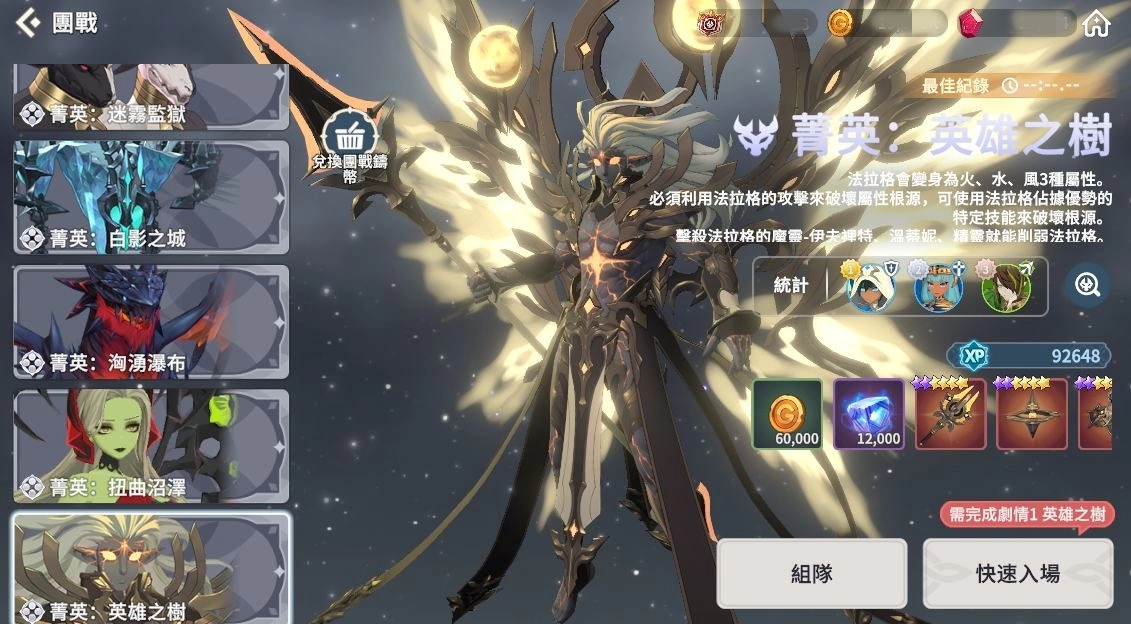Inspect the trident weapon reward
Viewport: 1131px width, 624px height.
coord(950,413)
